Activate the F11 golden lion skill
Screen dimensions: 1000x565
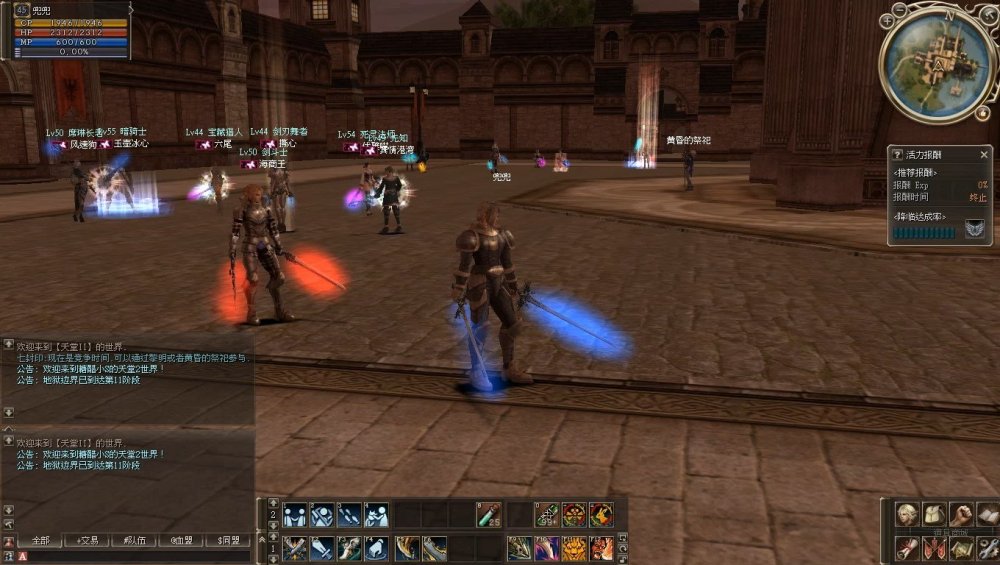pos(574,548)
